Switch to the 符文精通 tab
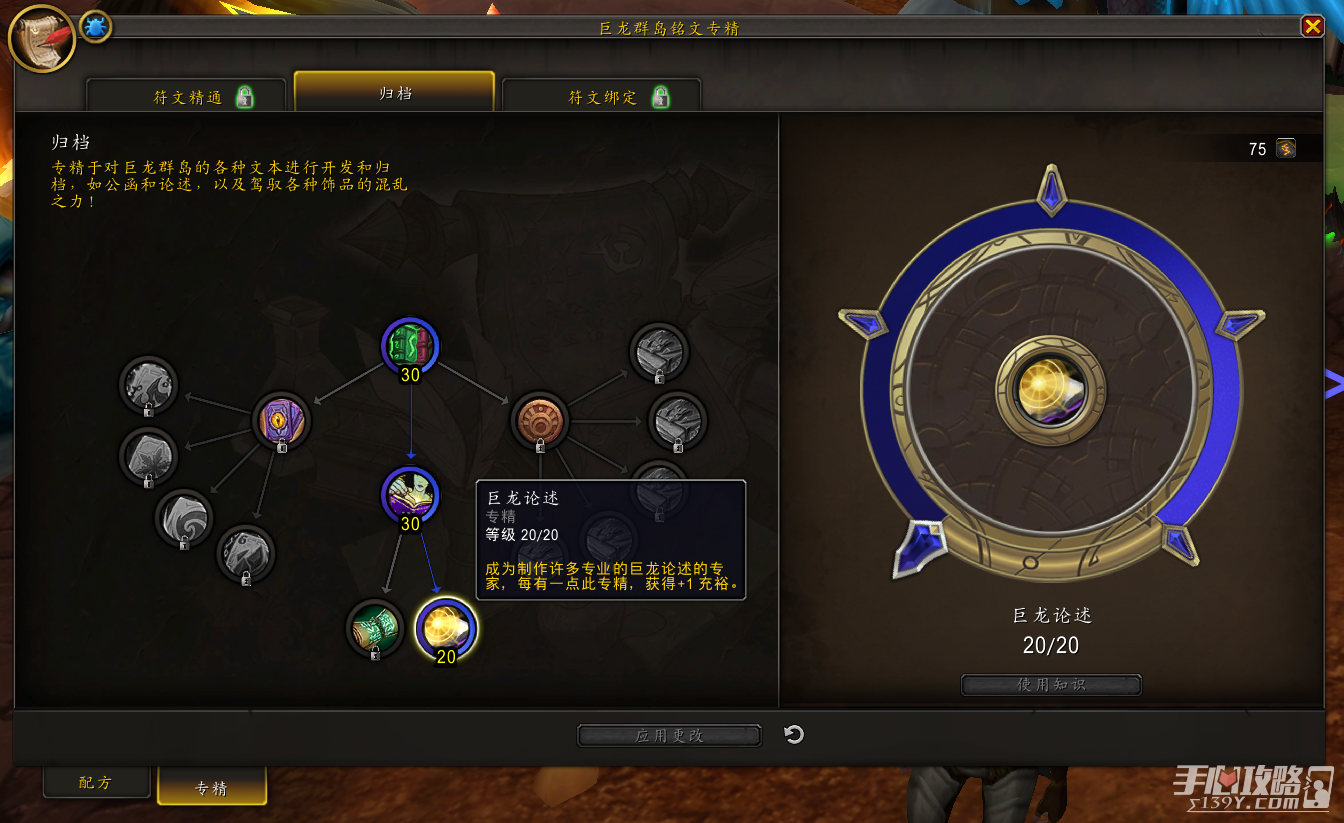Viewport: 1344px width, 823px height. click(187, 97)
